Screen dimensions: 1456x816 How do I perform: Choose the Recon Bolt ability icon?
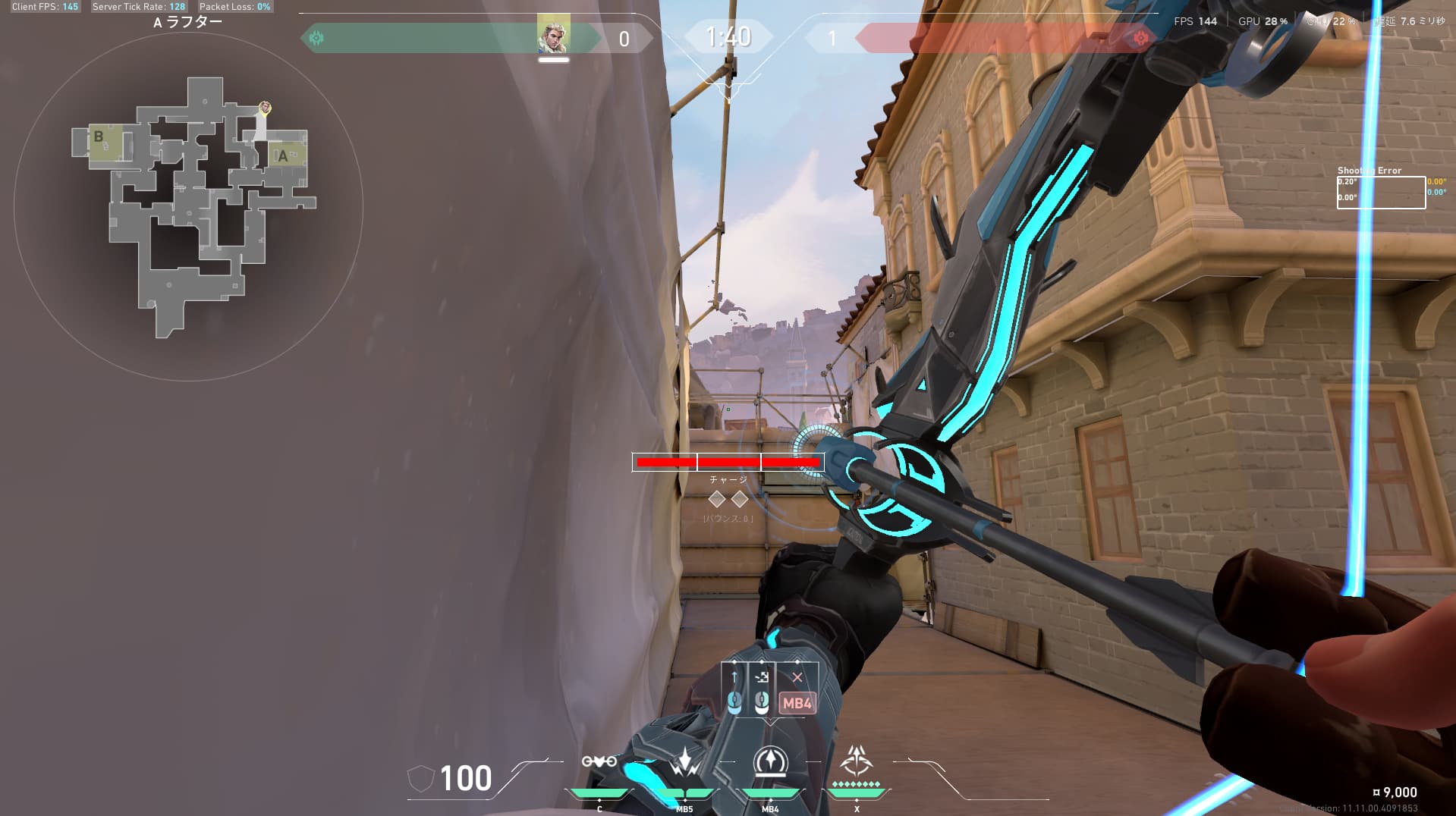[770, 763]
